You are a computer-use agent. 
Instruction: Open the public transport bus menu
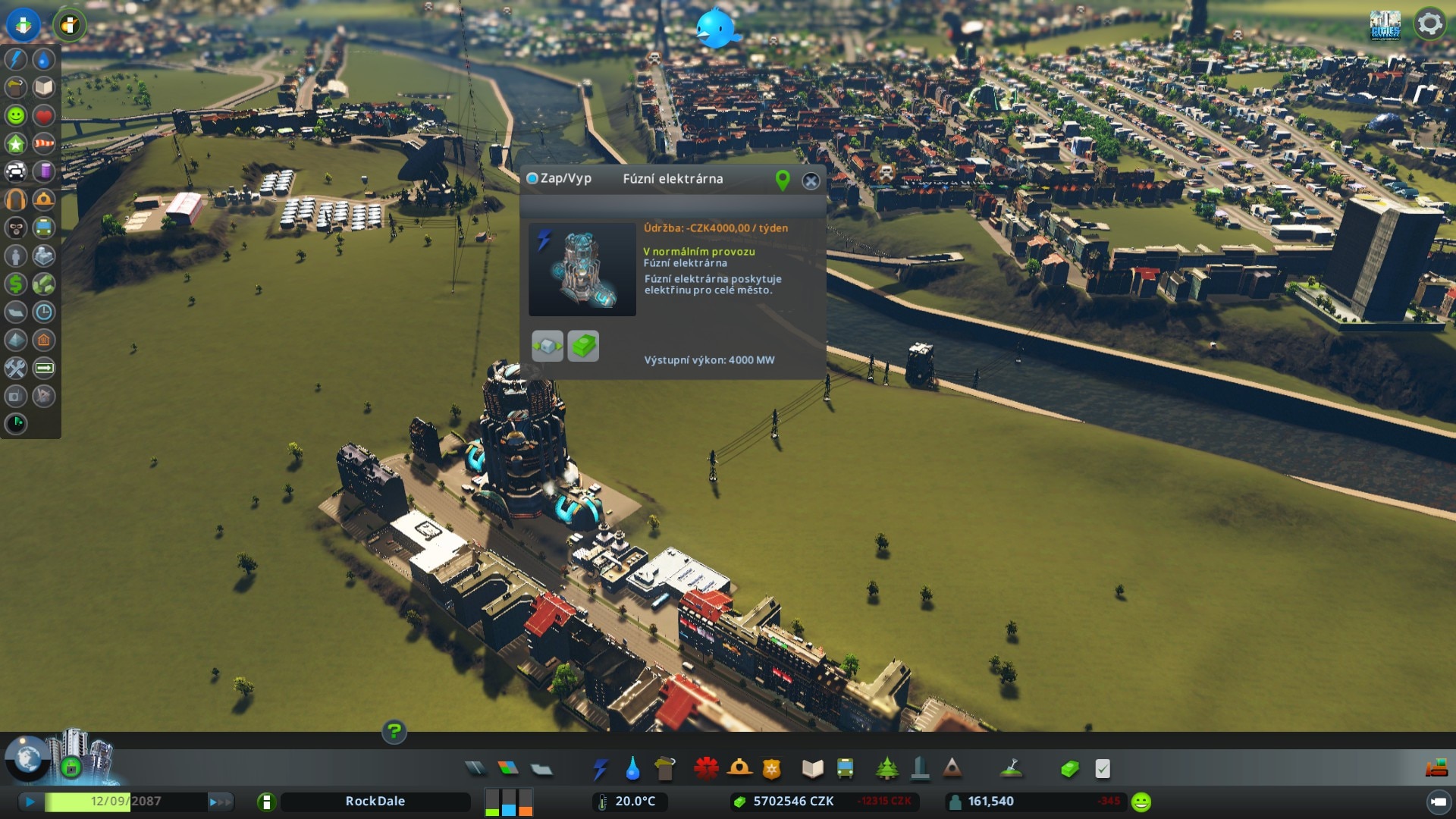click(845, 769)
